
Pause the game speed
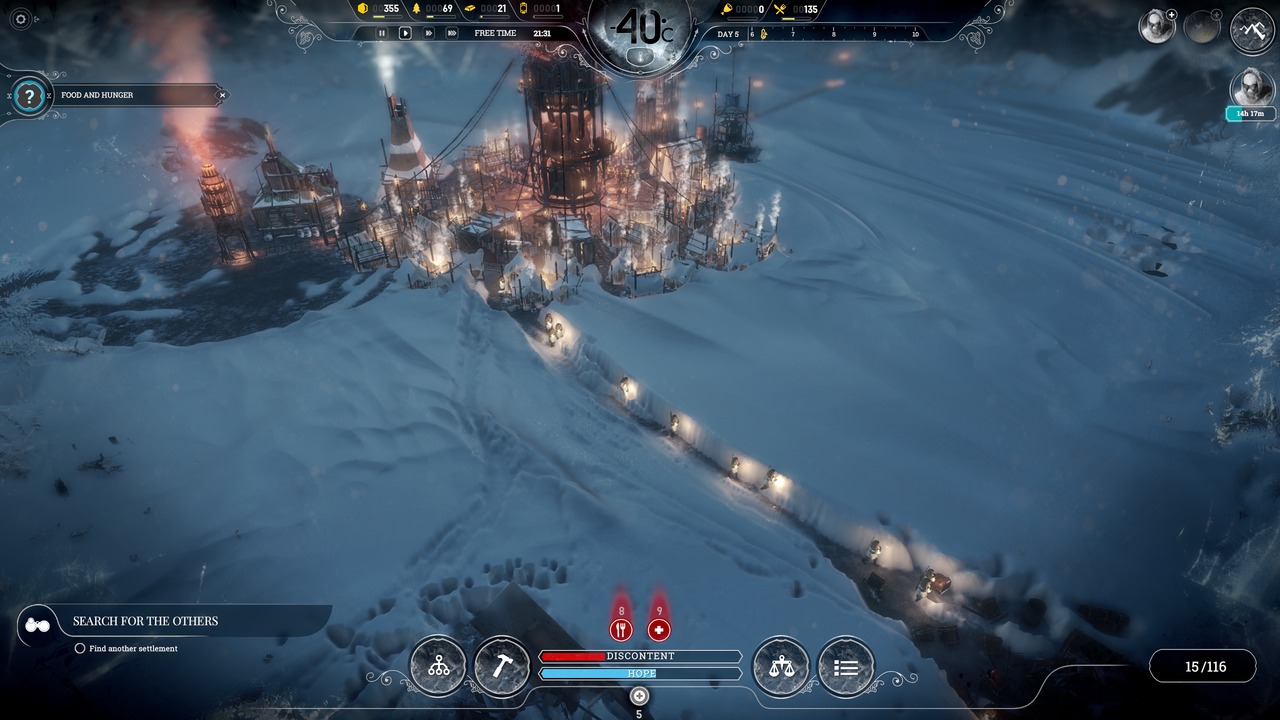[381, 33]
